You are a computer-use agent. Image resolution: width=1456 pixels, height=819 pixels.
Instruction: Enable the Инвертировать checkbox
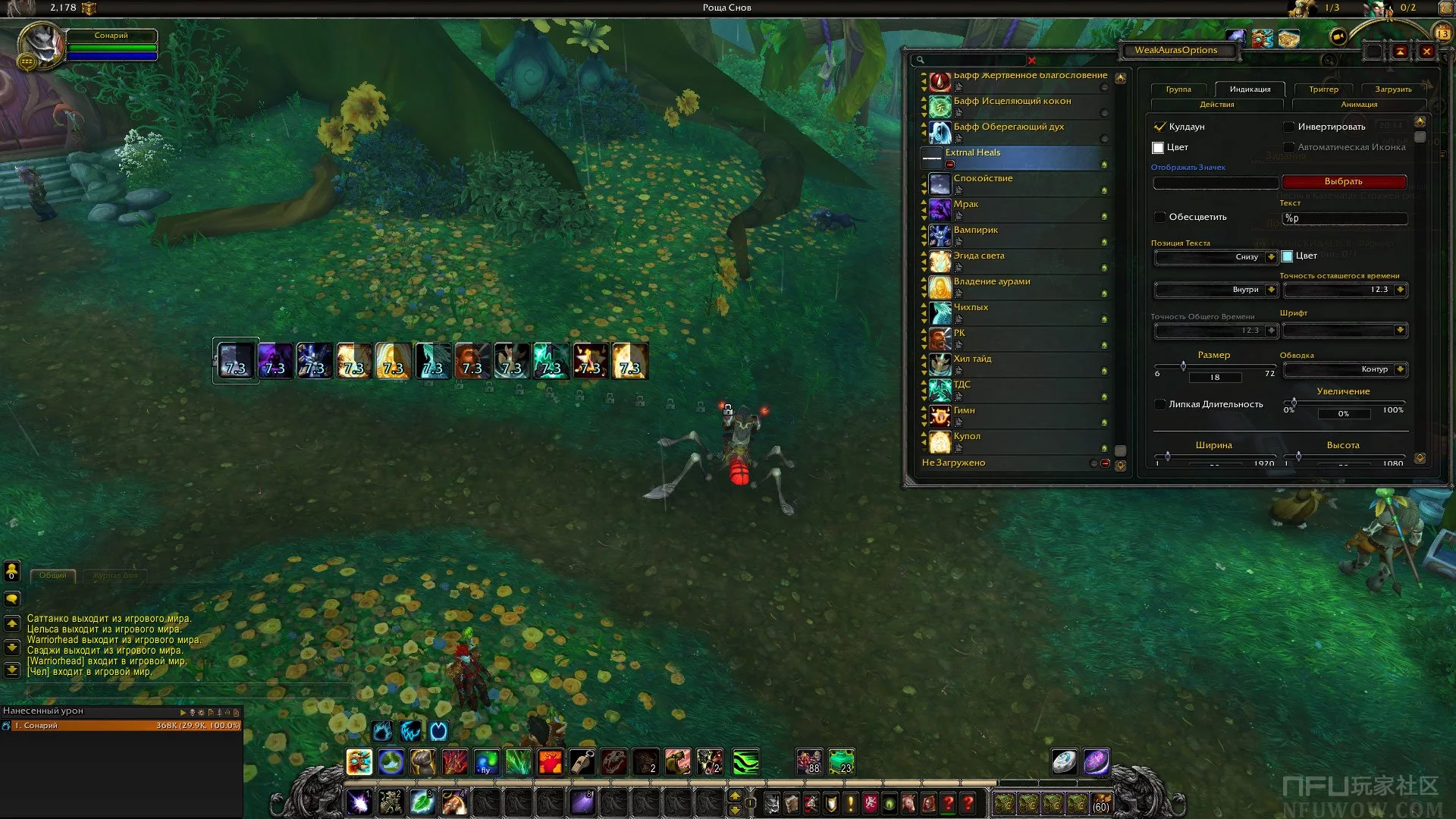coord(1288,127)
